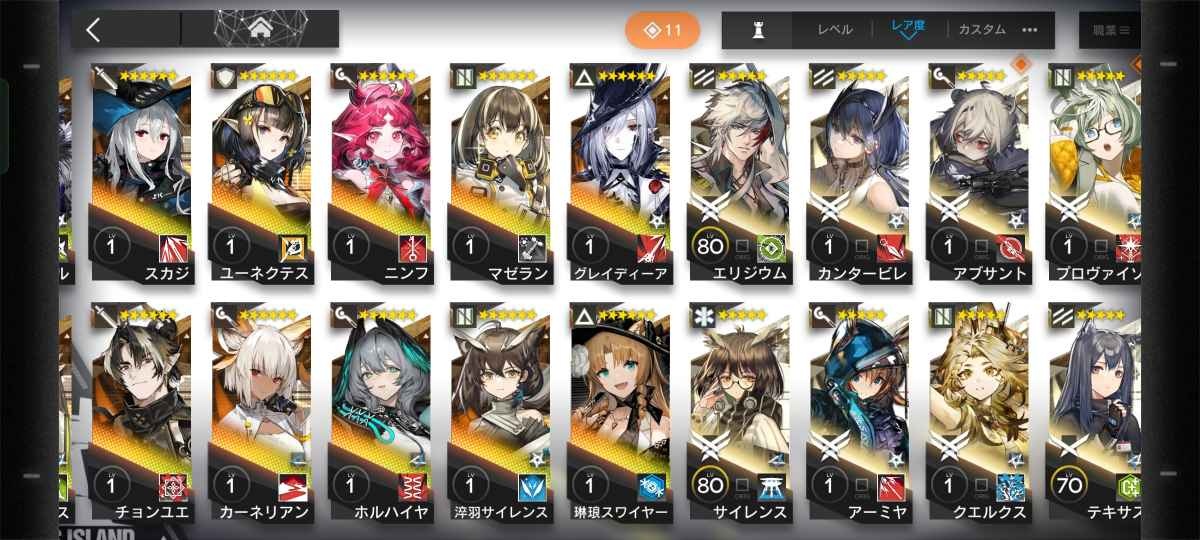Sort operators by レア度
This screenshot has width=1200, height=540.
click(x=909, y=30)
